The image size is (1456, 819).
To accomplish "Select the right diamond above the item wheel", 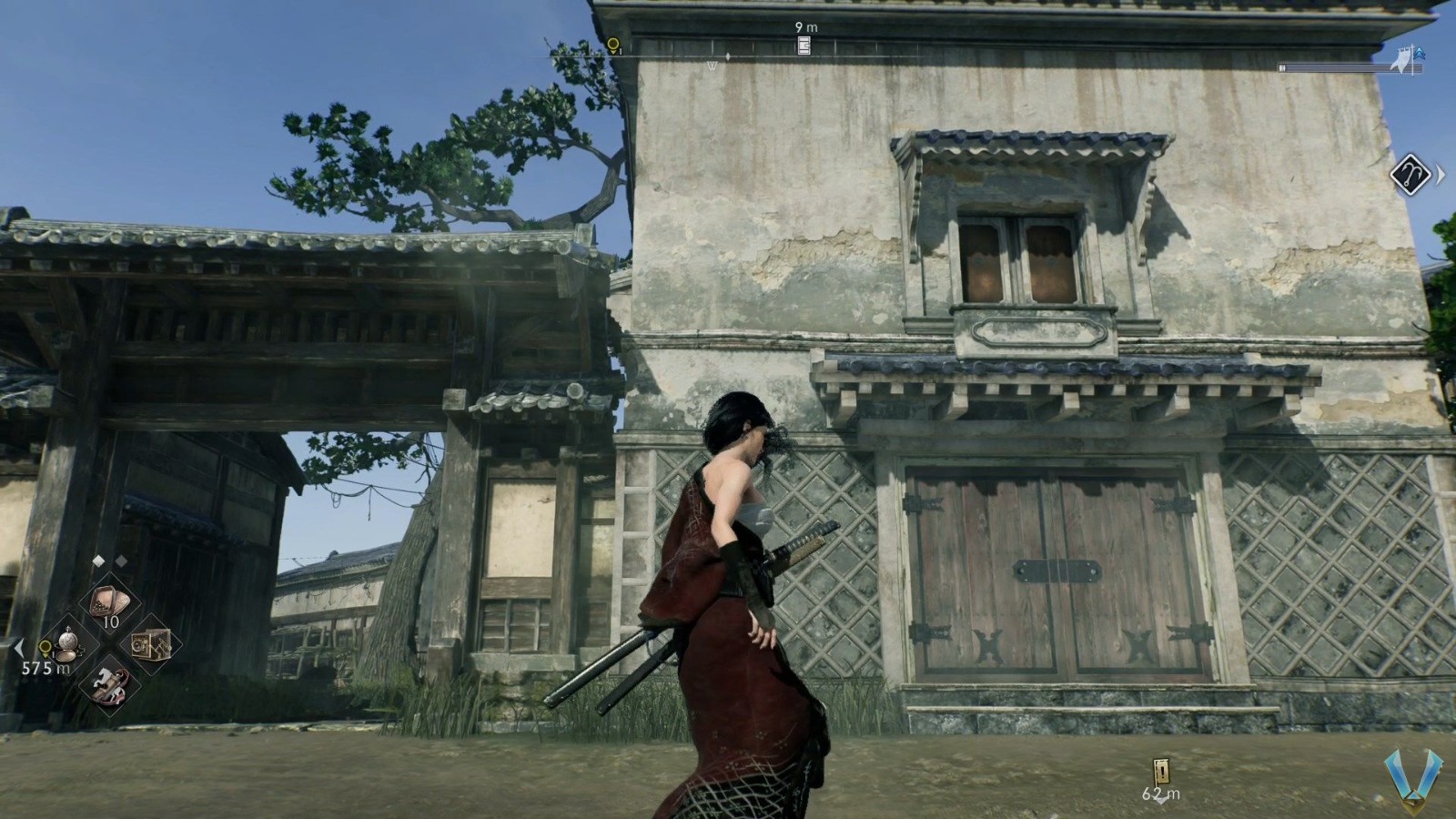I will click(120, 559).
